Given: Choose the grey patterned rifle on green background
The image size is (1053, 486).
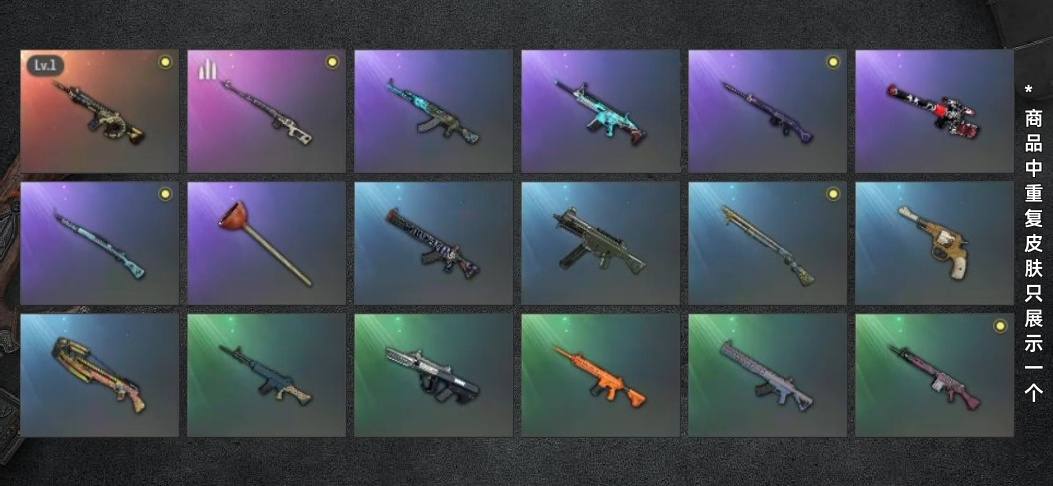Looking at the screenshot, I should (x=767, y=375).
